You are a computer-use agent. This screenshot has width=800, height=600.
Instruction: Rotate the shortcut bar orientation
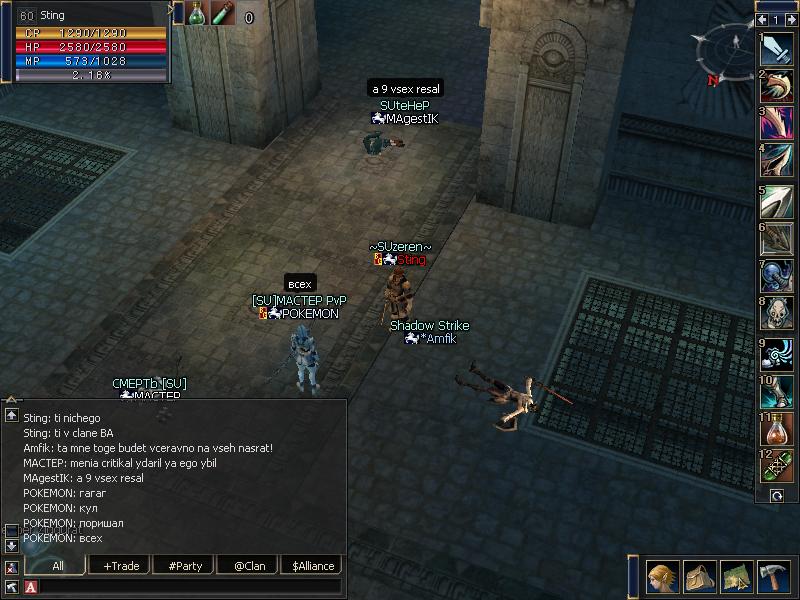[x=776, y=496]
